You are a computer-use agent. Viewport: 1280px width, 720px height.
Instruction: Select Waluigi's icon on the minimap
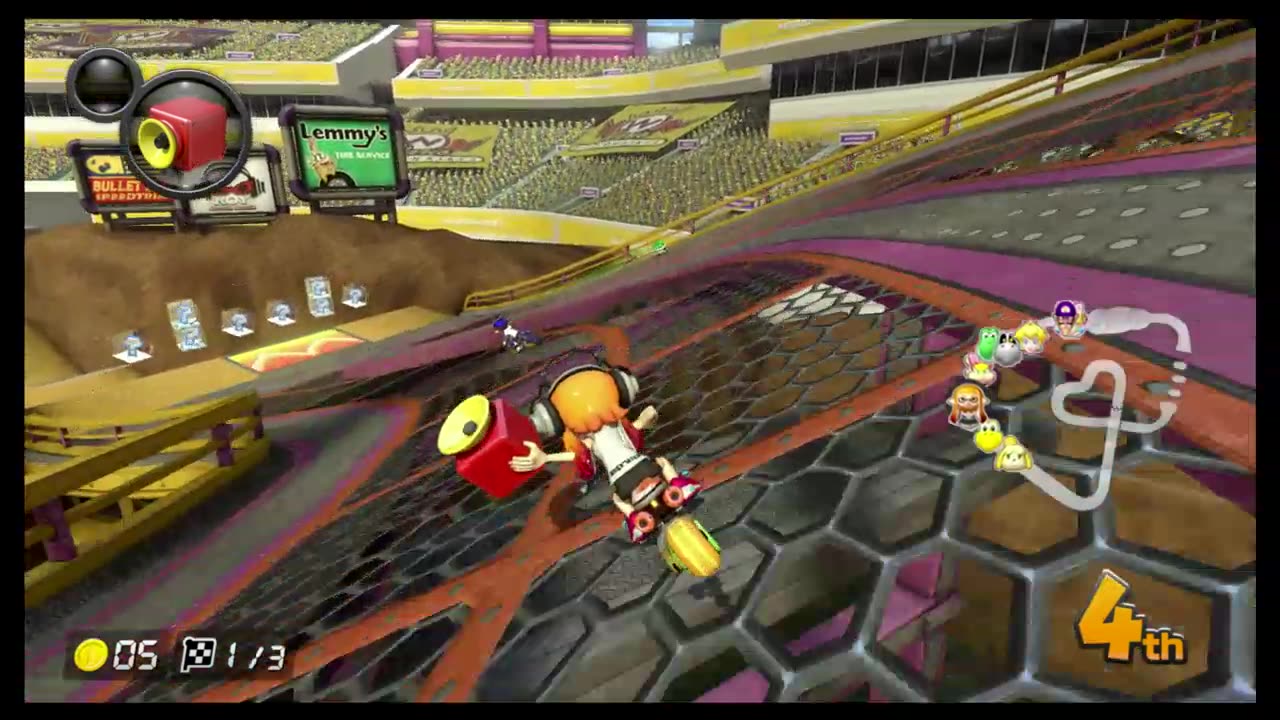point(1067,316)
